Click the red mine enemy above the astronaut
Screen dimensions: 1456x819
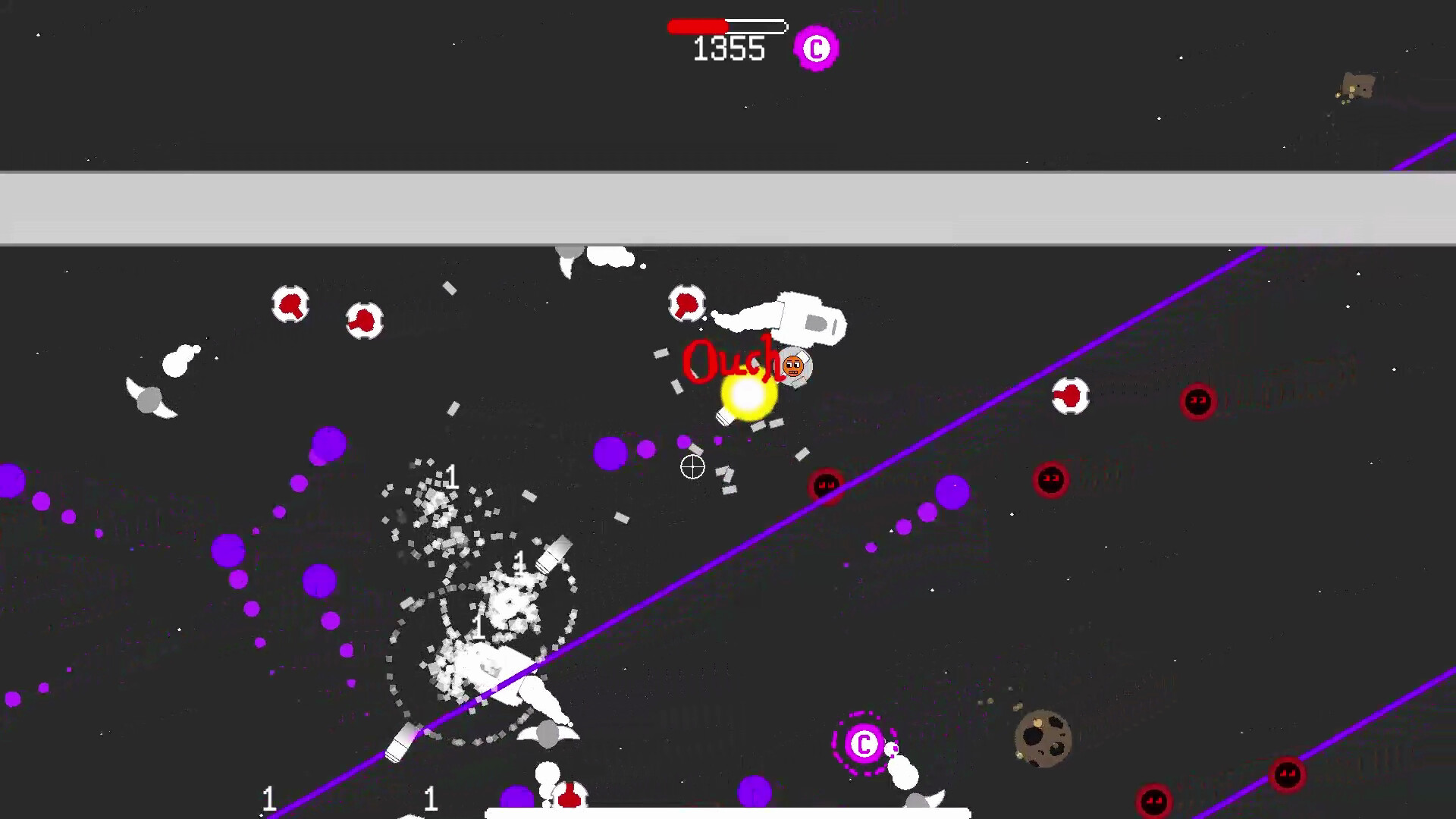(686, 303)
